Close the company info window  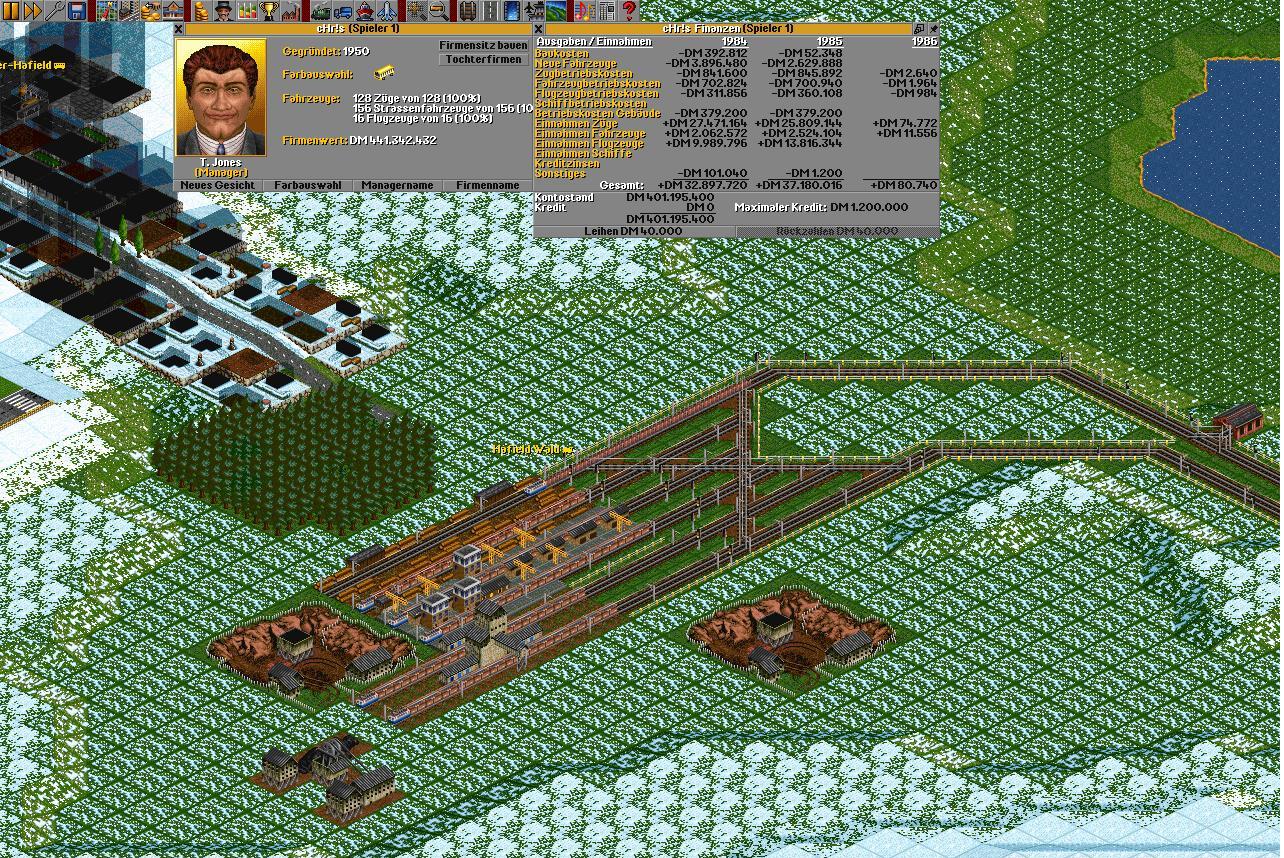[x=179, y=29]
